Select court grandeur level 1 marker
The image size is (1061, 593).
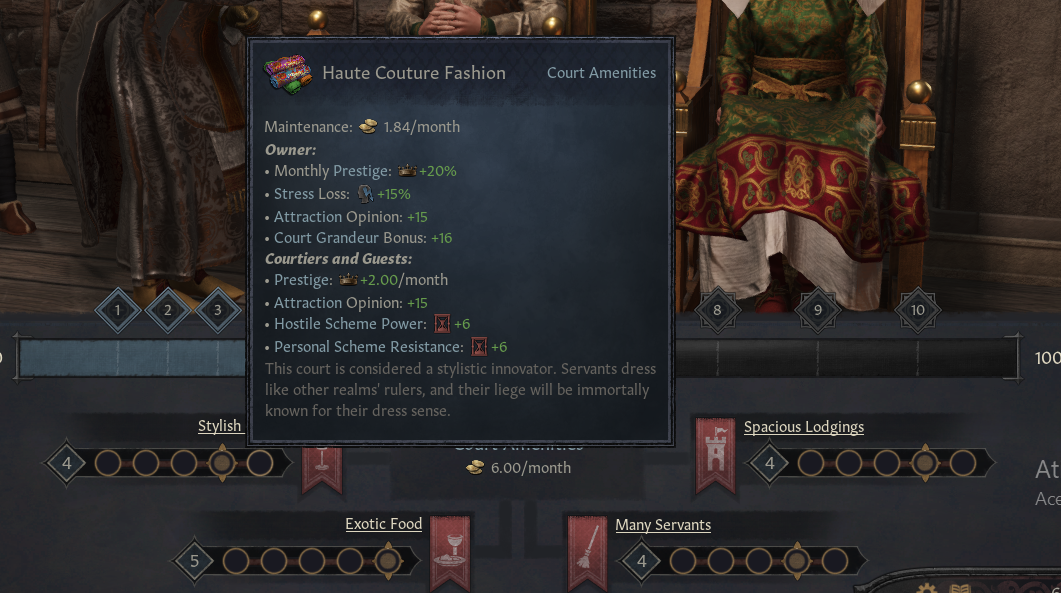pyautogui.click(x=118, y=310)
